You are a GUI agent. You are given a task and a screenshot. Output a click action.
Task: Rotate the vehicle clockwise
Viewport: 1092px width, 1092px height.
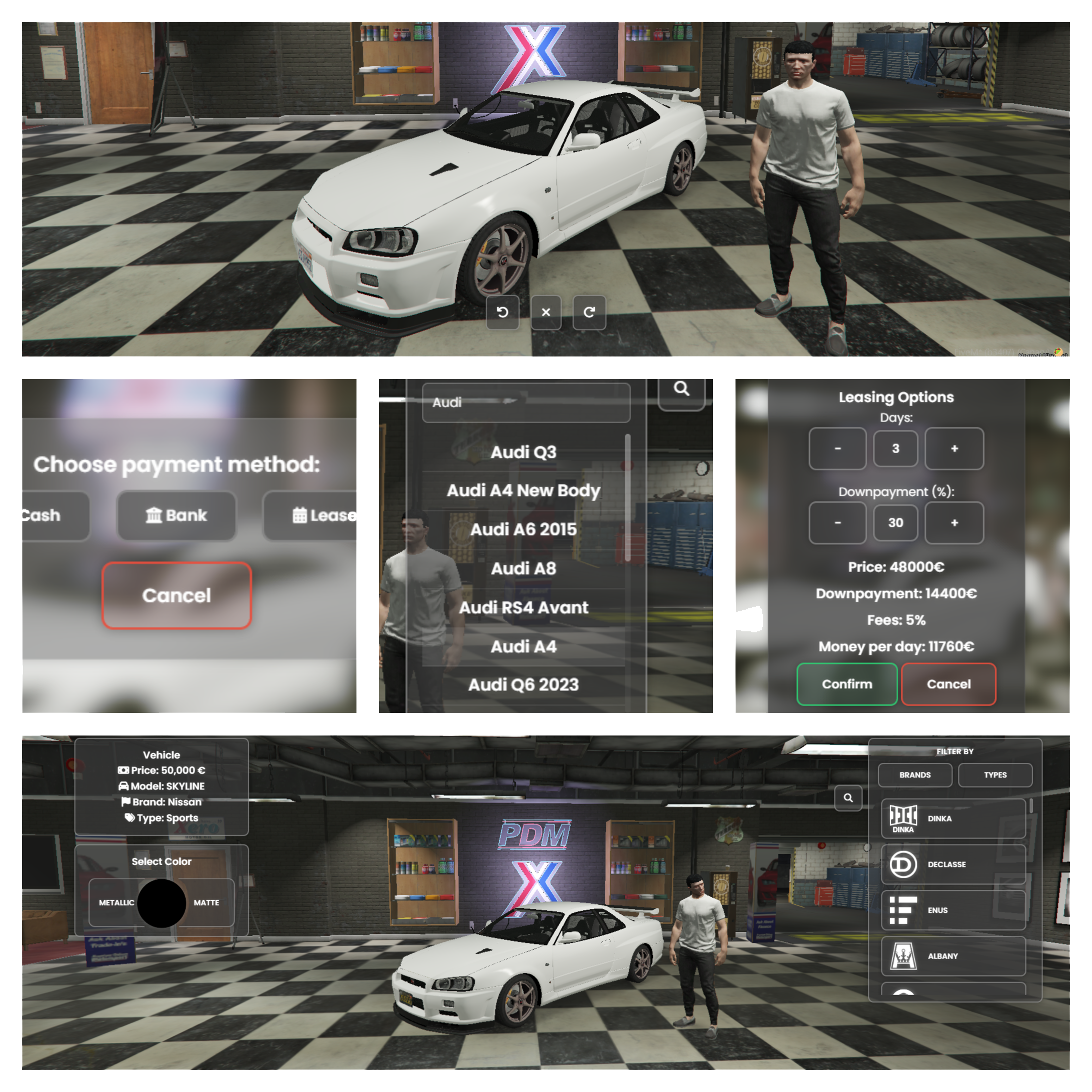589,312
